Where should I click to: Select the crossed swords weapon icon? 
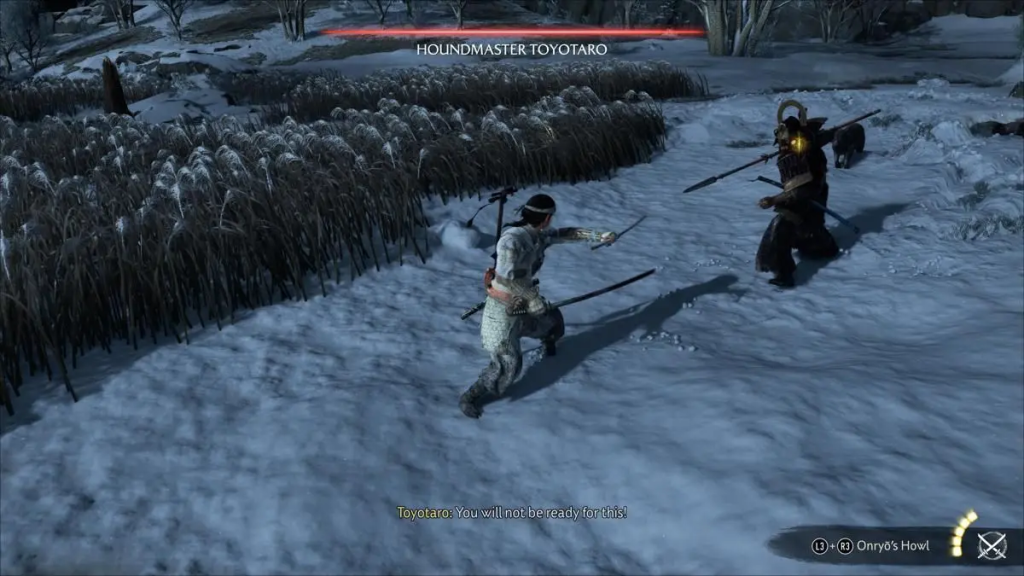(991, 545)
